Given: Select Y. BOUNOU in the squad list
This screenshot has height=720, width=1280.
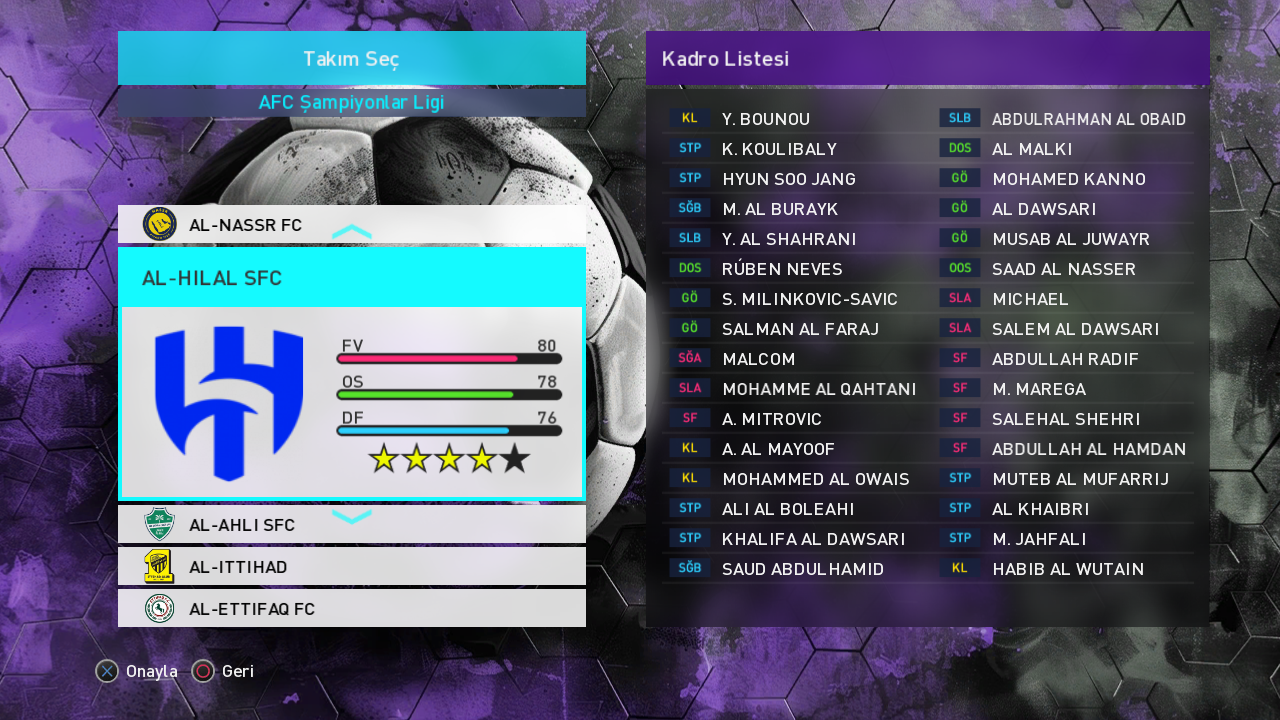Looking at the screenshot, I should click(x=766, y=119).
